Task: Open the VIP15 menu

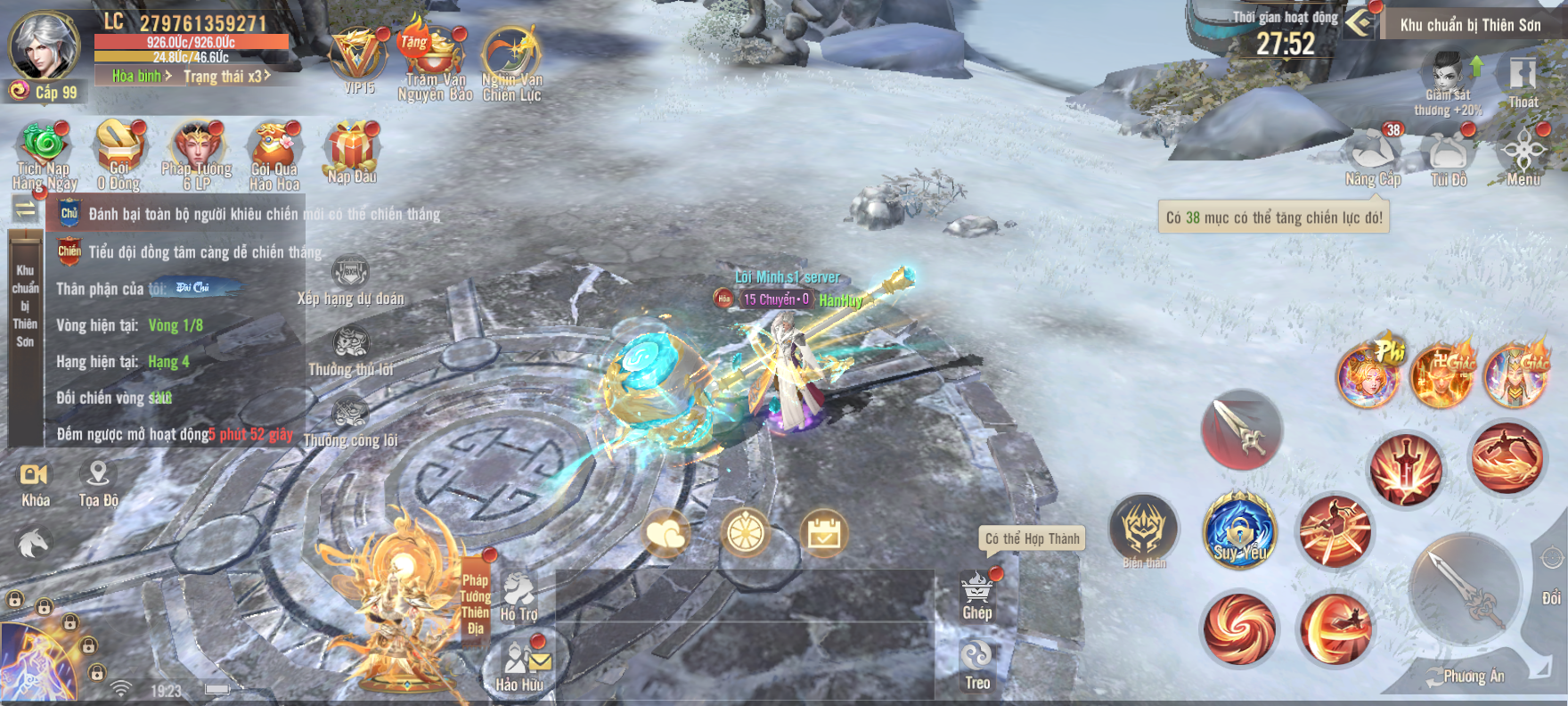Action: [358, 59]
